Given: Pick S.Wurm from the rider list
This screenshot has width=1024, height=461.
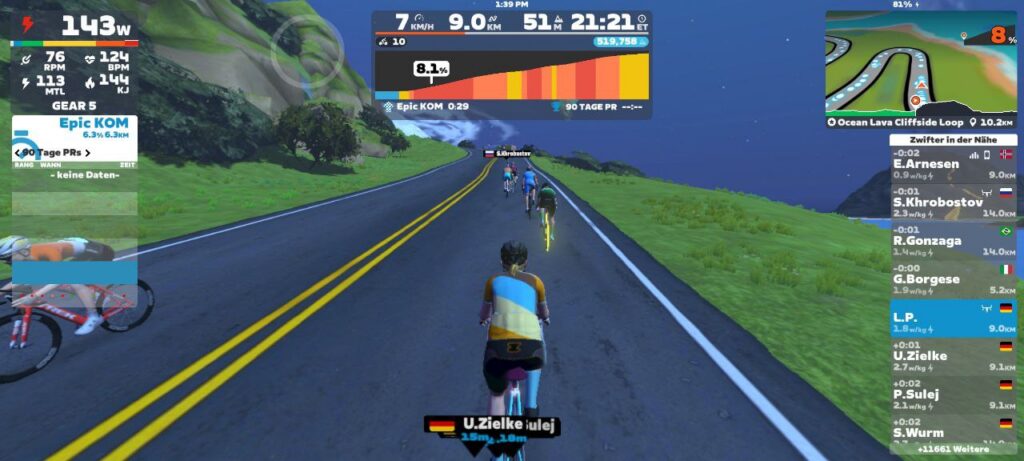Looking at the screenshot, I should click(952, 428).
